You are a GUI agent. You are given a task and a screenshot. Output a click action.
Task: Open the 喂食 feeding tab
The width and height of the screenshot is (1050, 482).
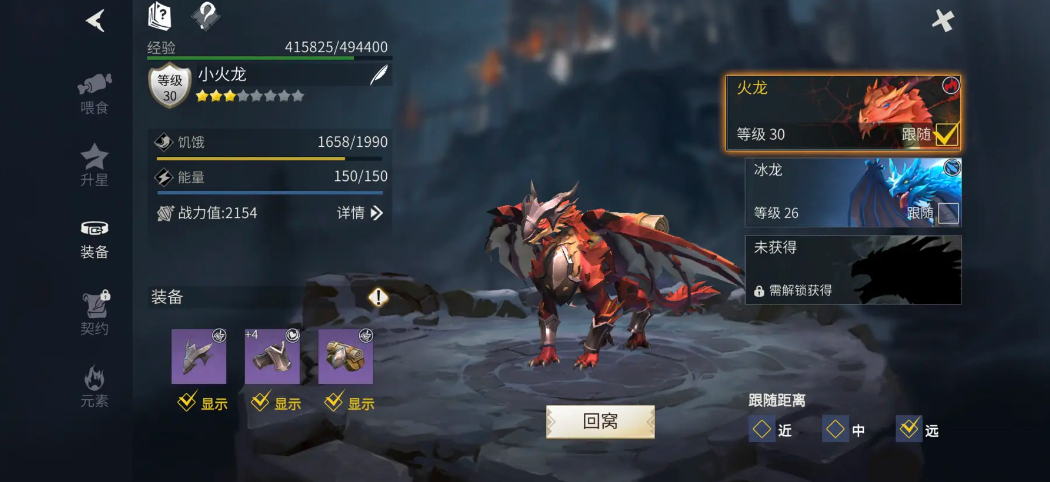(94, 92)
